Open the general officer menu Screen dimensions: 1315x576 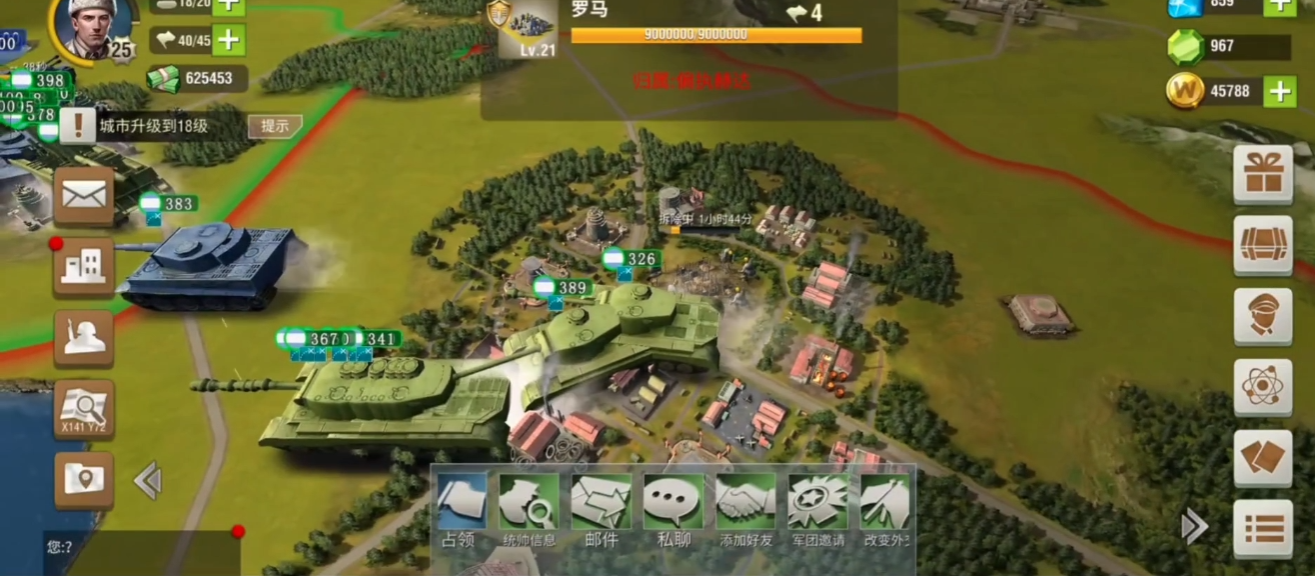[x=1262, y=317]
